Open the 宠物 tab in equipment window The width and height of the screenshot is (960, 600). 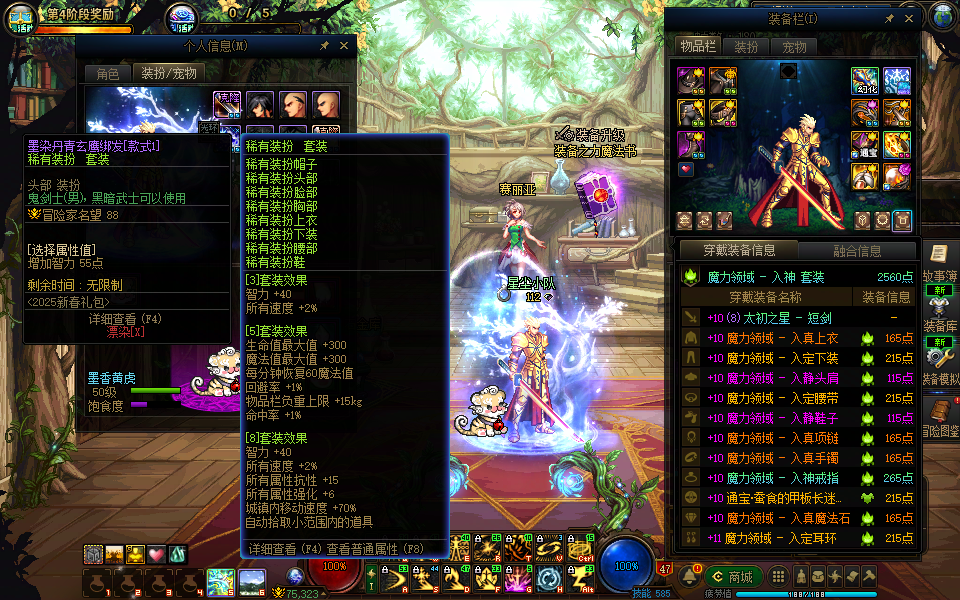tap(794, 46)
